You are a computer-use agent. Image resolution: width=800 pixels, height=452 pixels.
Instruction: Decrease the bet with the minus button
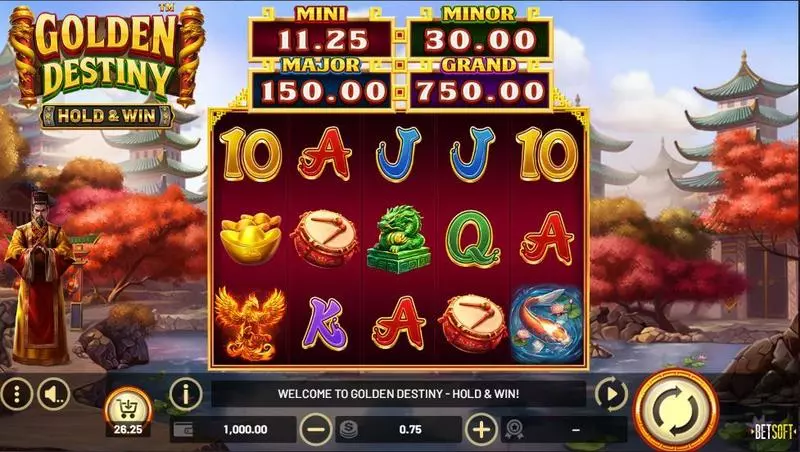(x=316, y=430)
